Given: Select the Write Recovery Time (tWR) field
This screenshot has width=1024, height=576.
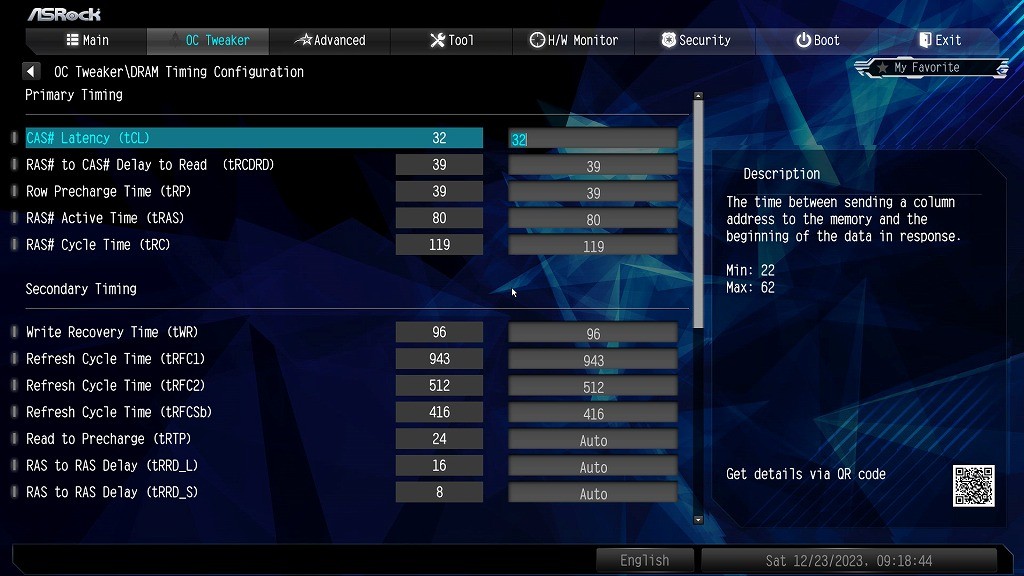Looking at the screenshot, I should coord(593,333).
